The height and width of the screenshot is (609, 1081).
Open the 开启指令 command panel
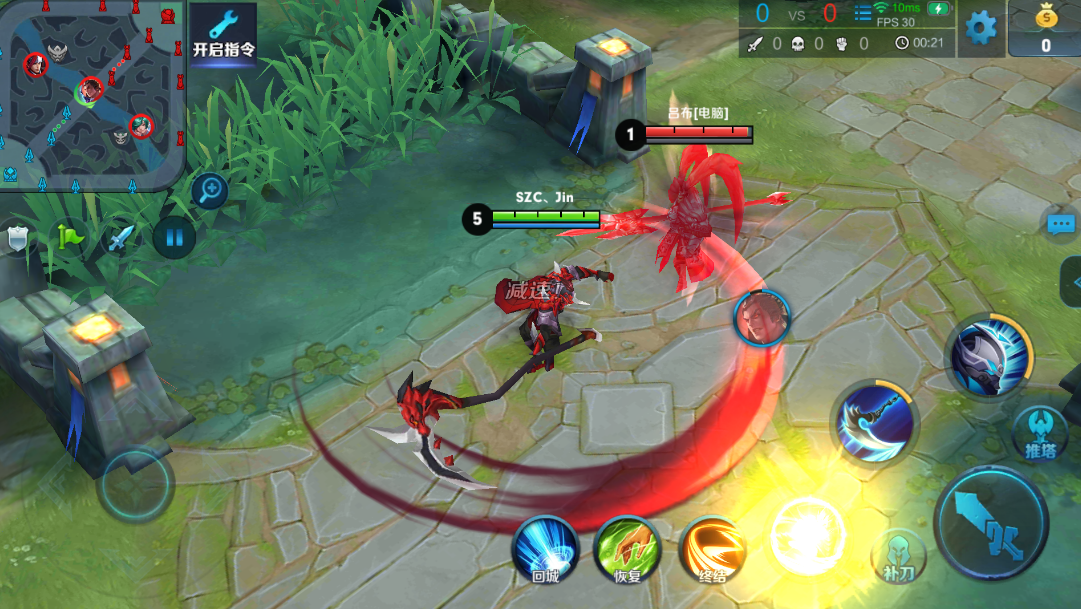[223, 34]
